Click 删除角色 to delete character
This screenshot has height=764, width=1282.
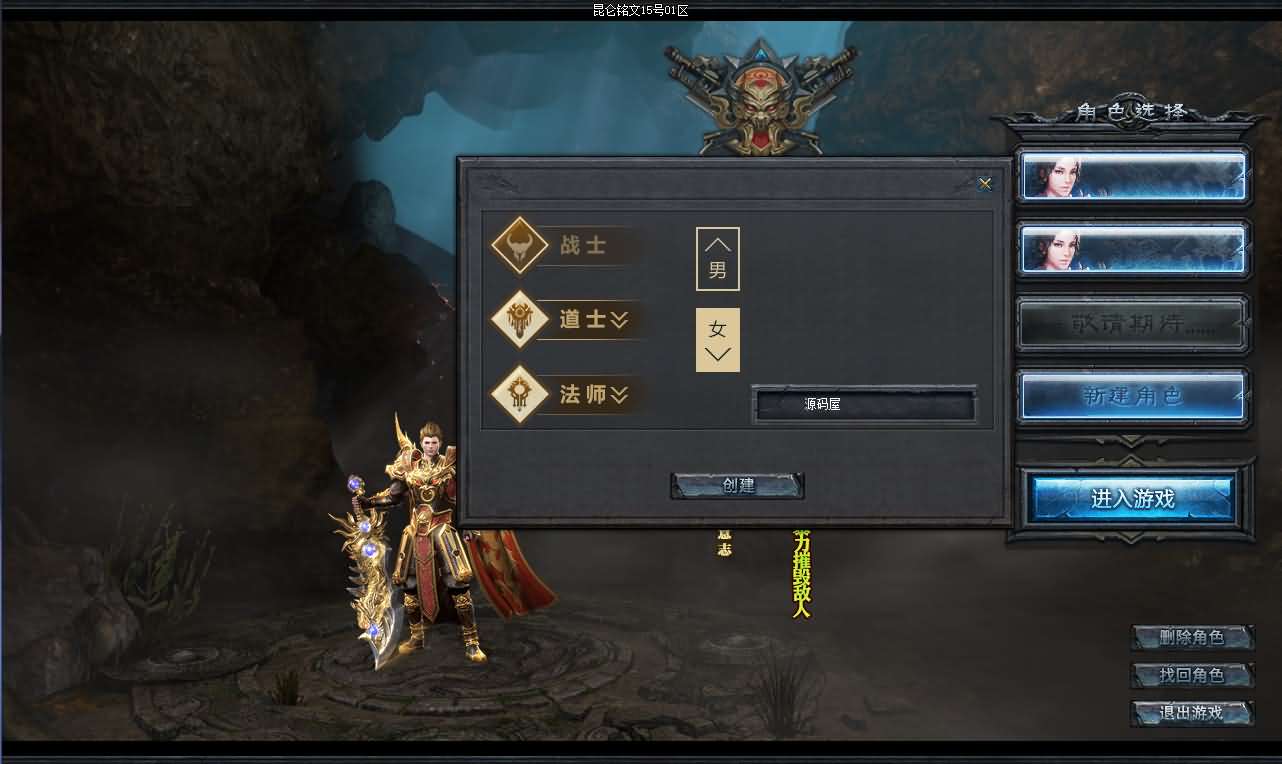click(x=1192, y=638)
